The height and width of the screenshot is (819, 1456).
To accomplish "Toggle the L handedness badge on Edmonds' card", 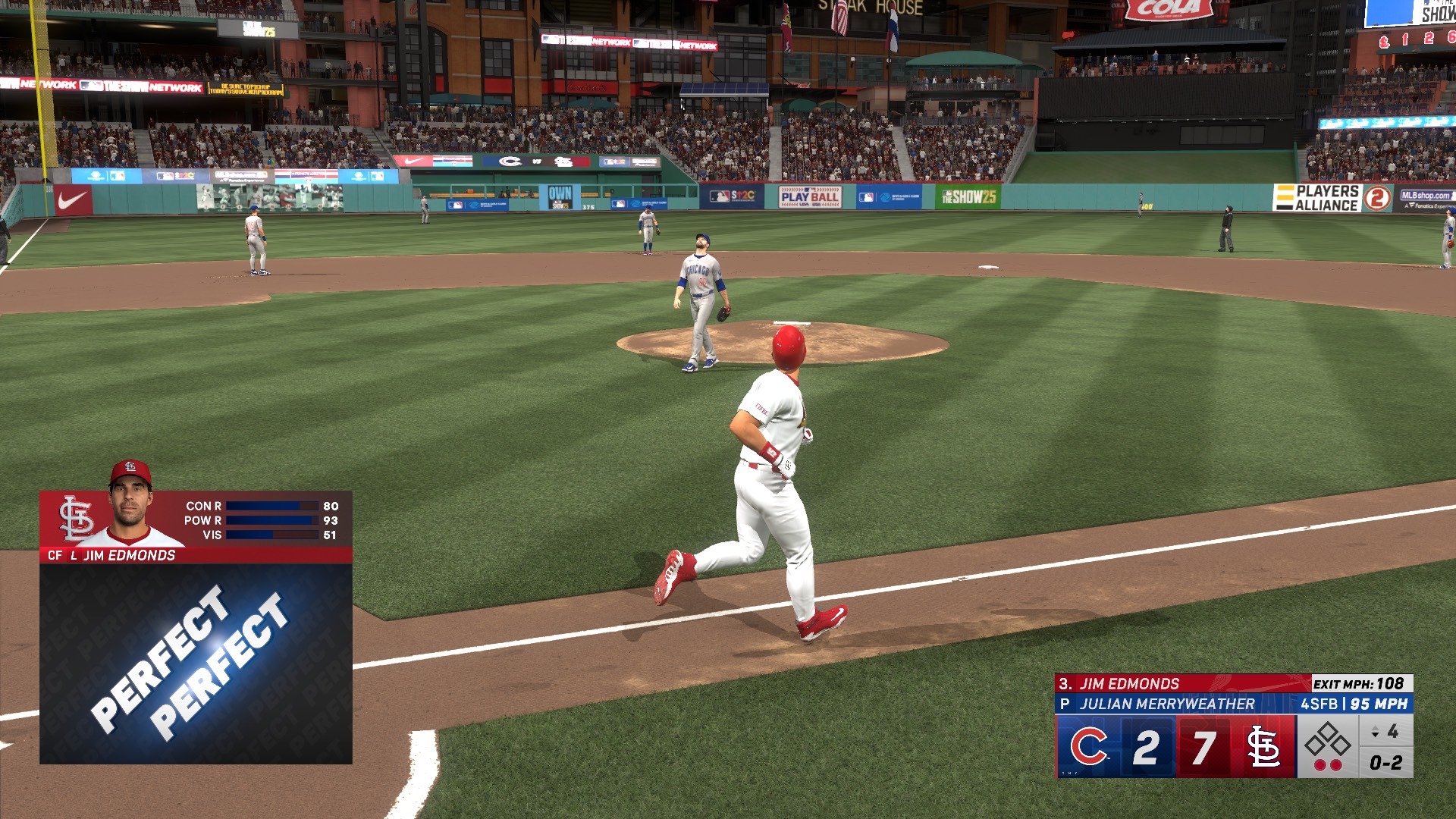I will 74,556.
